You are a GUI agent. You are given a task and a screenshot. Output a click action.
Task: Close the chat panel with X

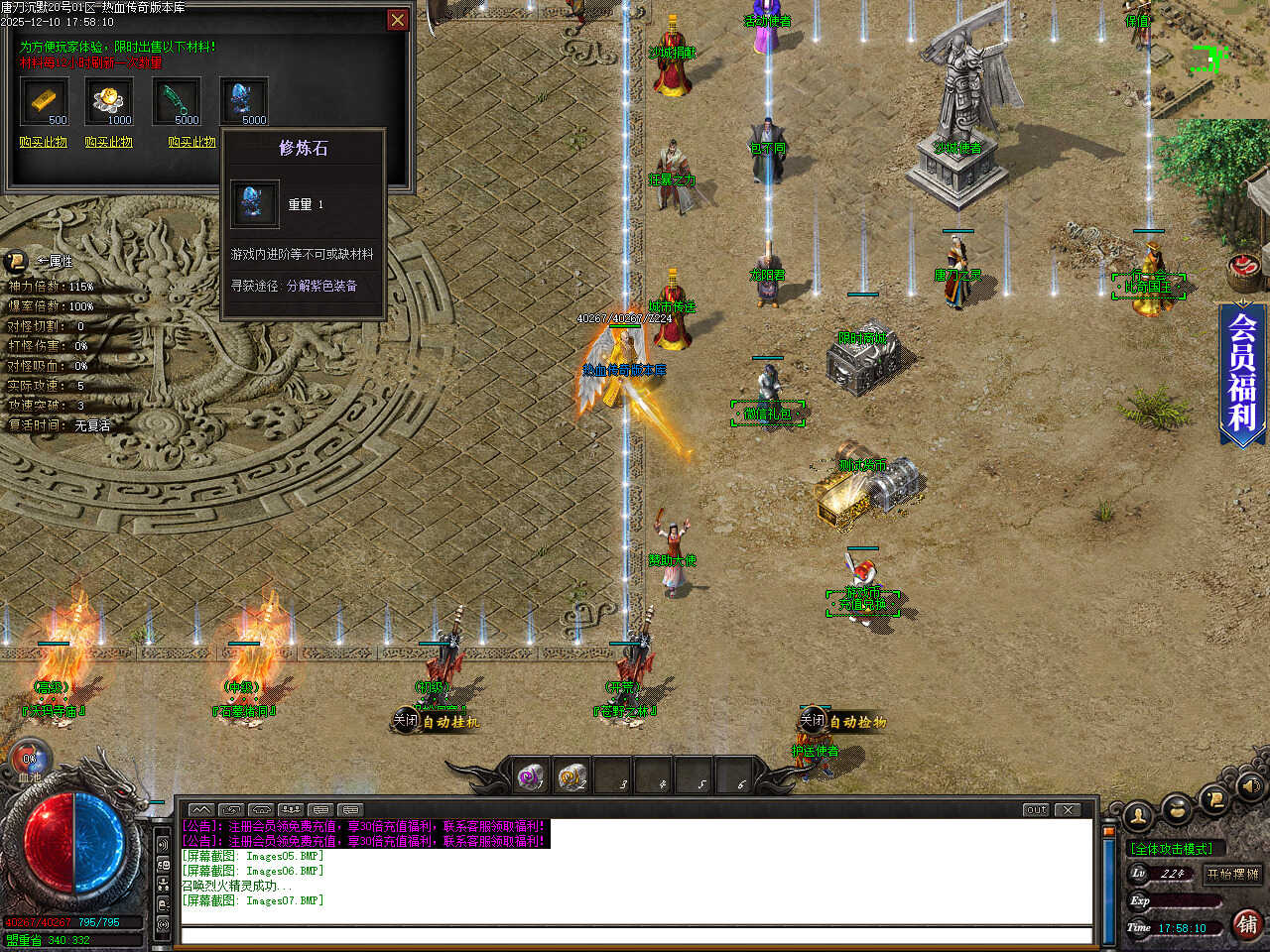point(1068,809)
